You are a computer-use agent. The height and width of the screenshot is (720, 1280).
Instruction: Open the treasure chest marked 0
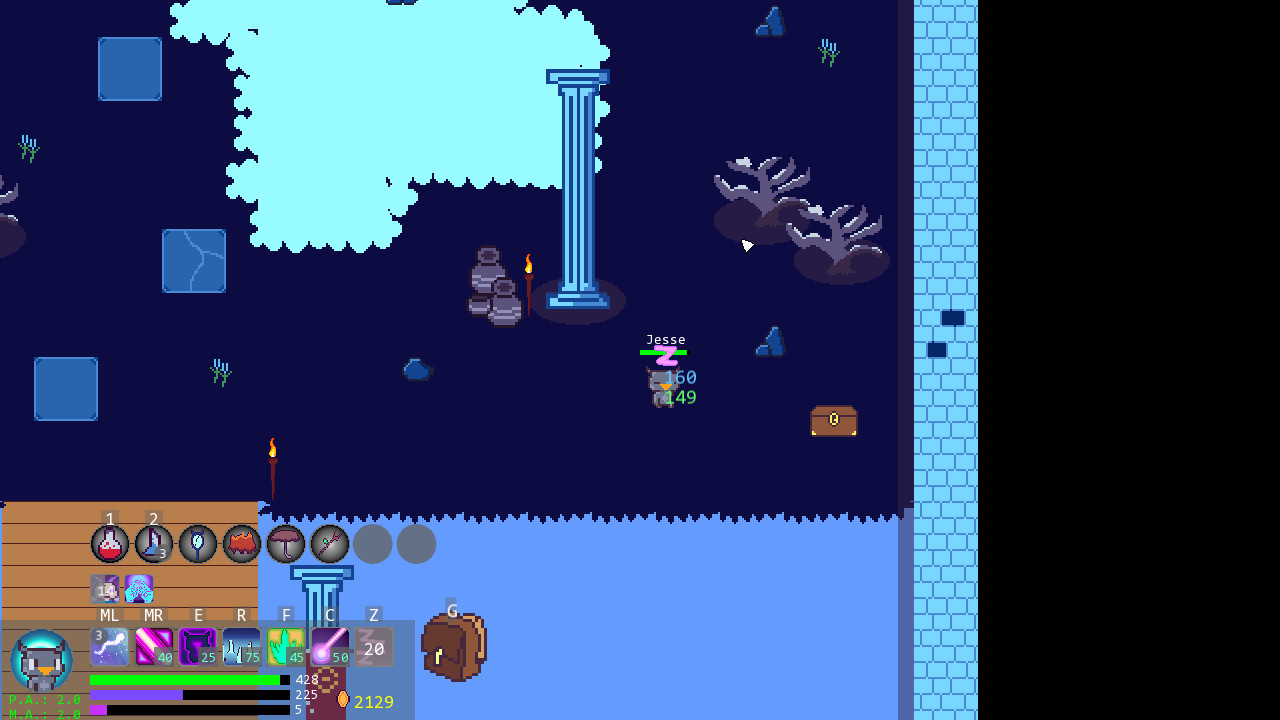[834, 421]
